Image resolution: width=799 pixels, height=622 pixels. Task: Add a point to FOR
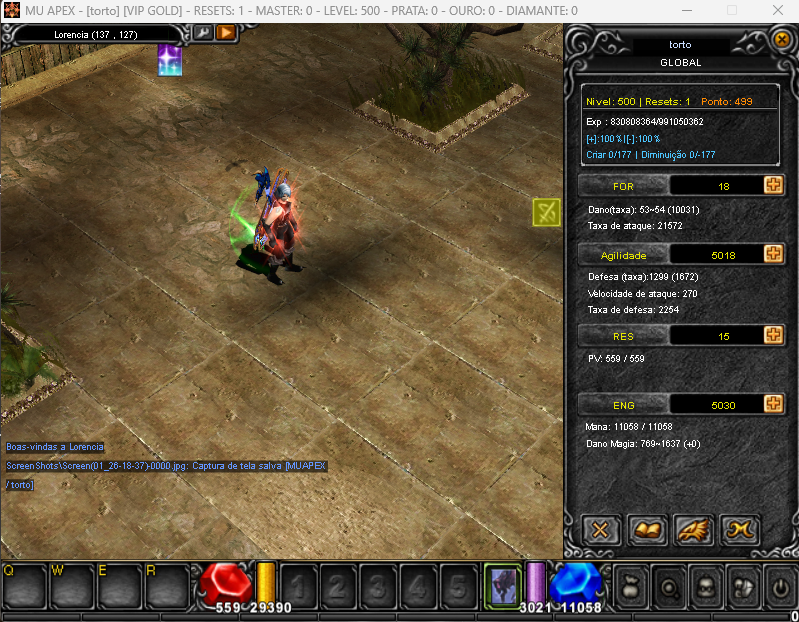click(x=772, y=185)
